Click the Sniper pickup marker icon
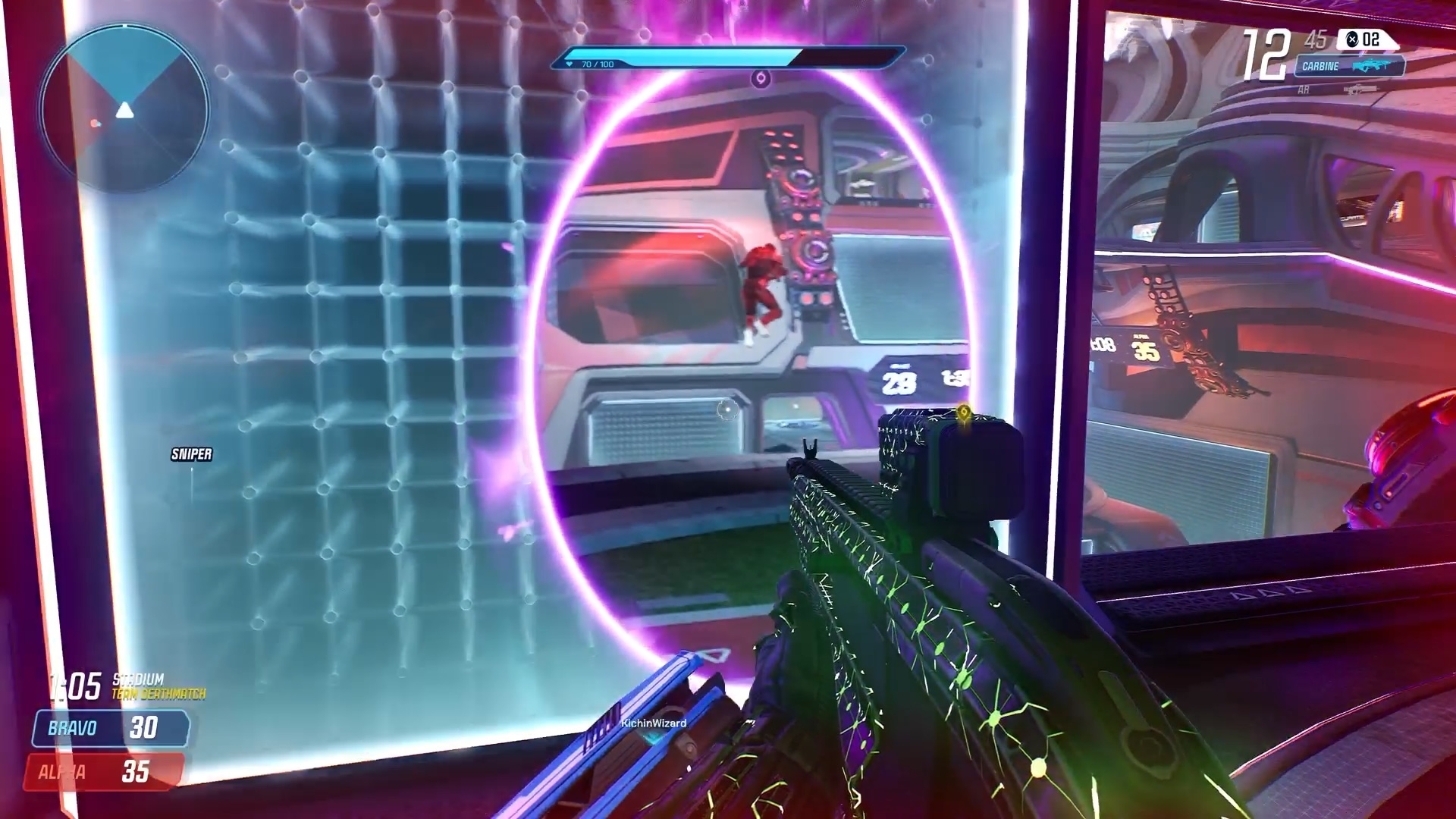The width and height of the screenshot is (1456, 819). pos(192,456)
